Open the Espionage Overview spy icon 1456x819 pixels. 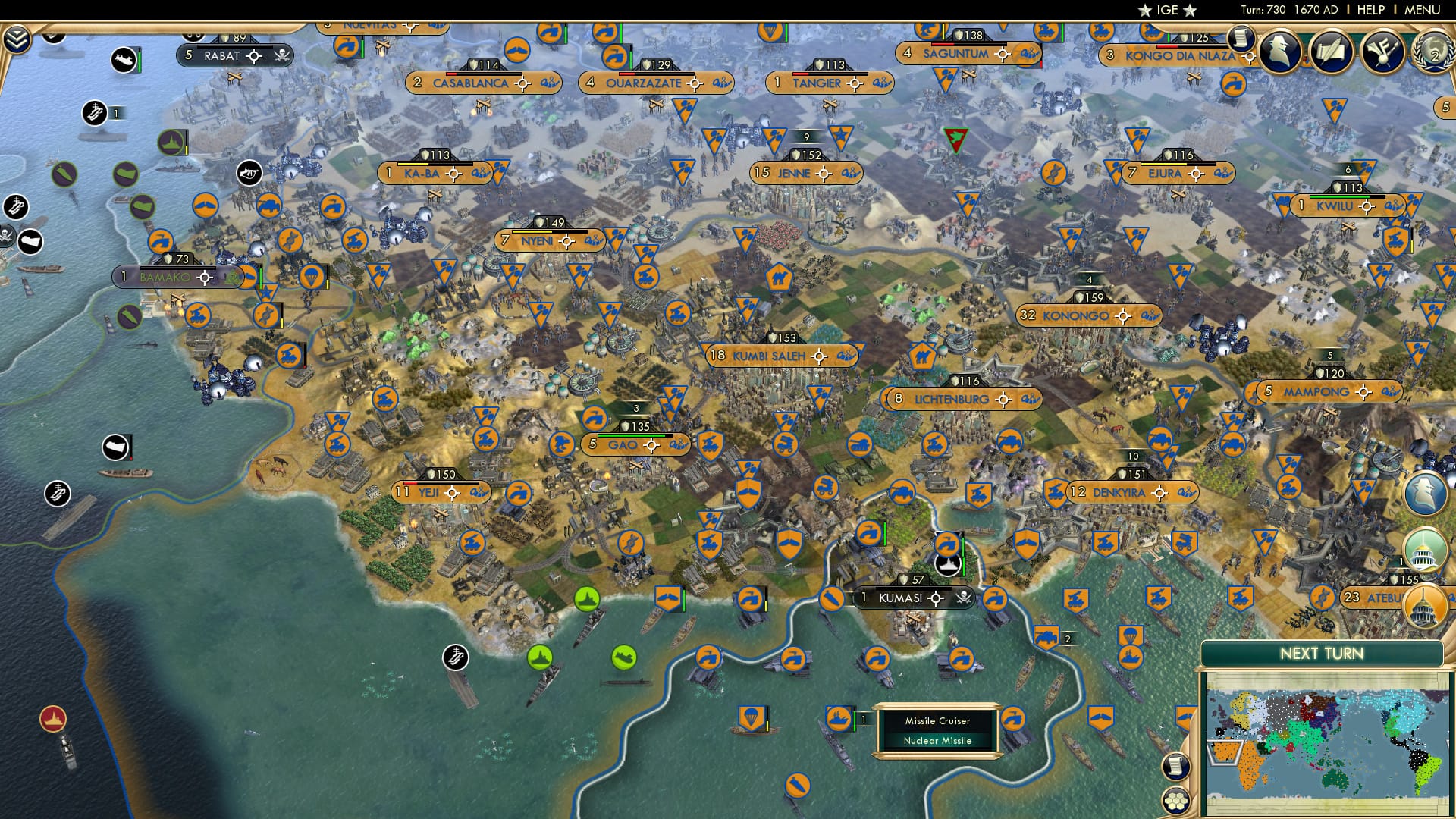(1279, 49)
